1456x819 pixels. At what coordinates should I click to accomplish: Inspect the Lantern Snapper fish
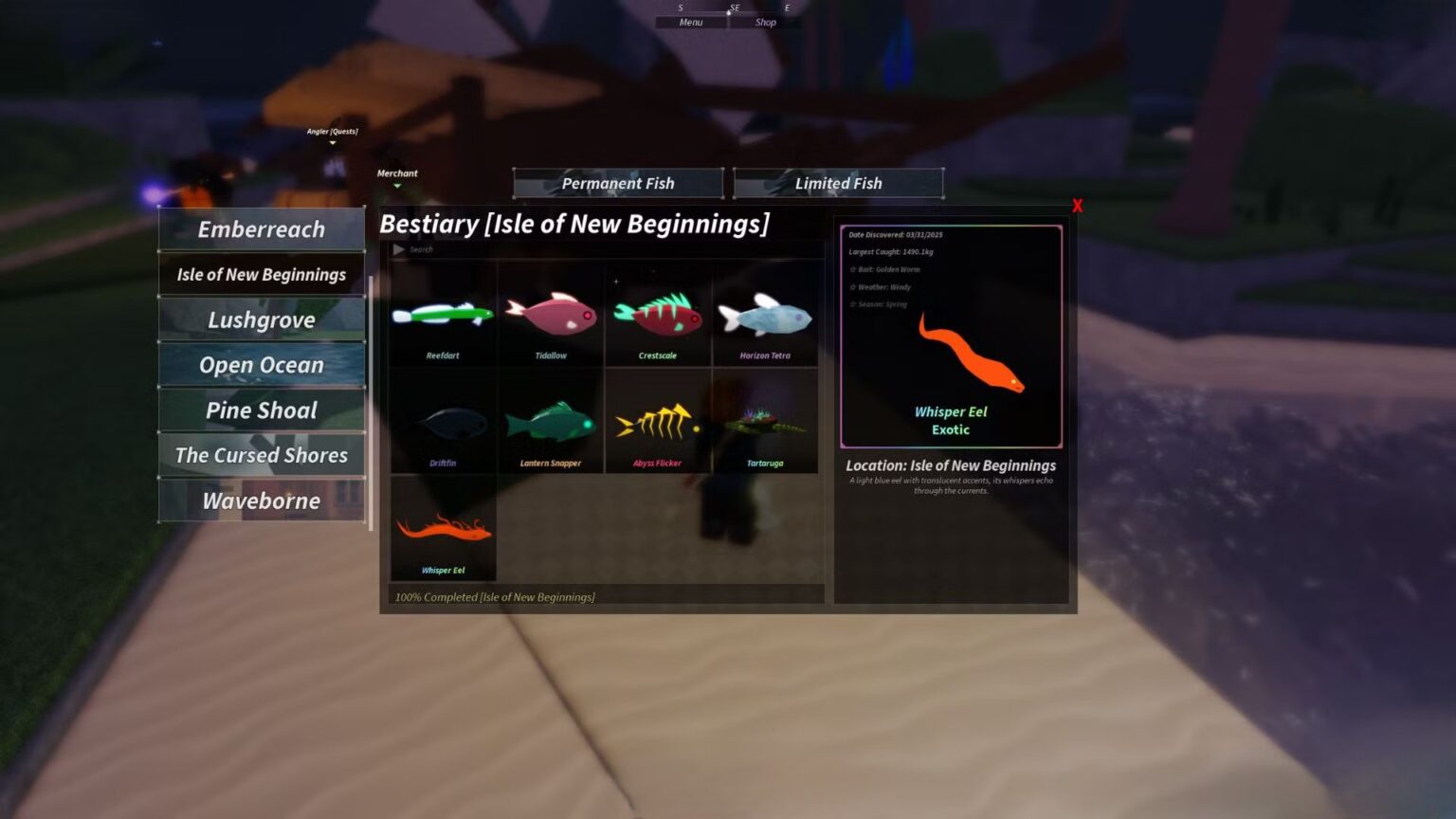[550, 422]
